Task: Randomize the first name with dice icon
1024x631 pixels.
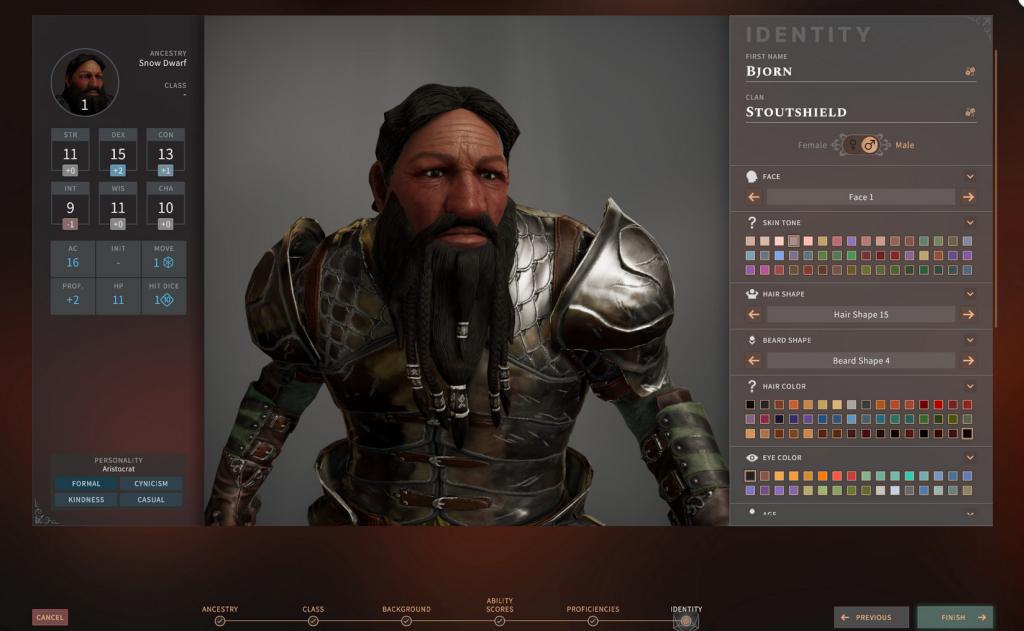Action: point(970,72)
